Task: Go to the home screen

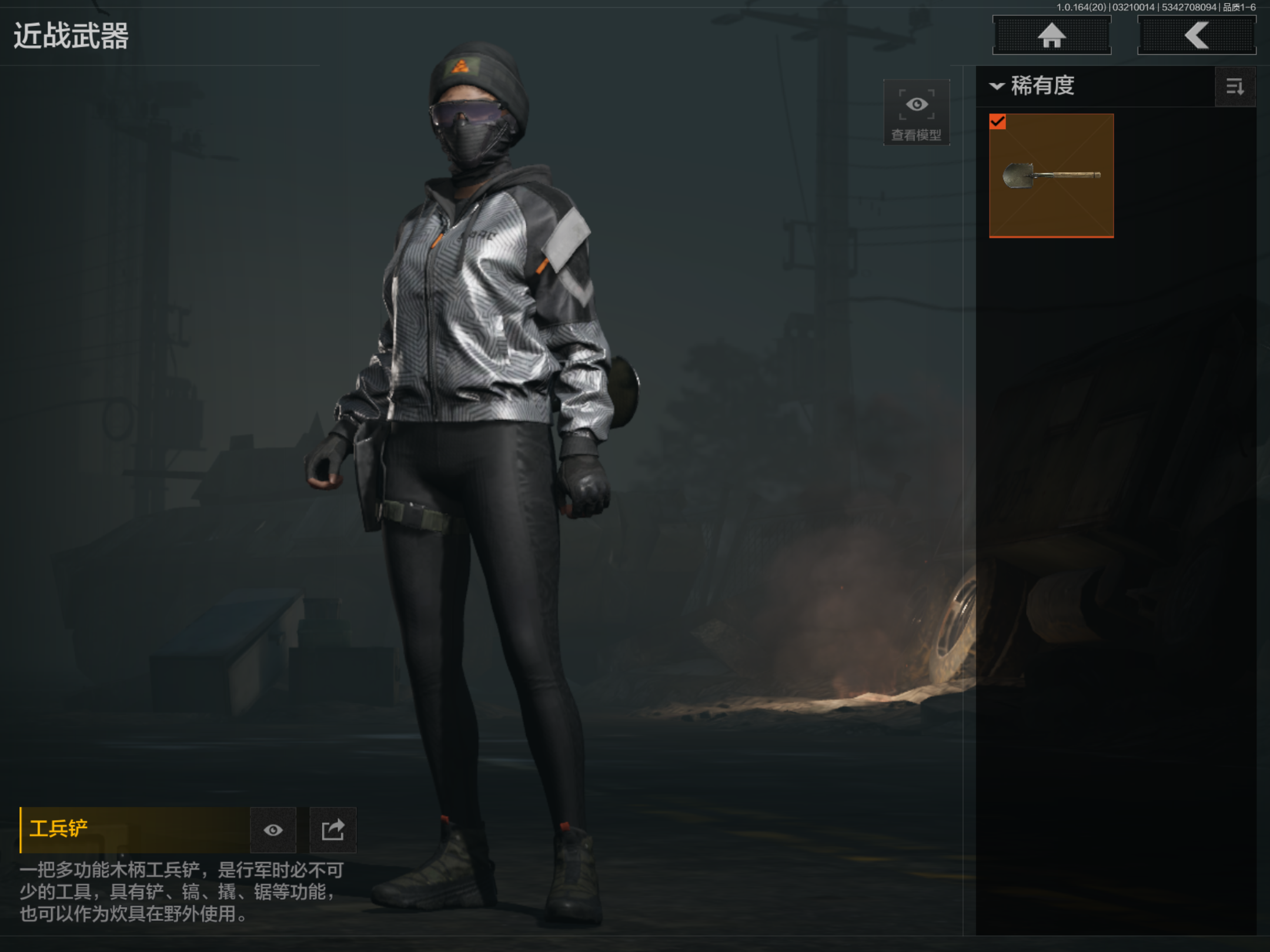Action: 1051,35
